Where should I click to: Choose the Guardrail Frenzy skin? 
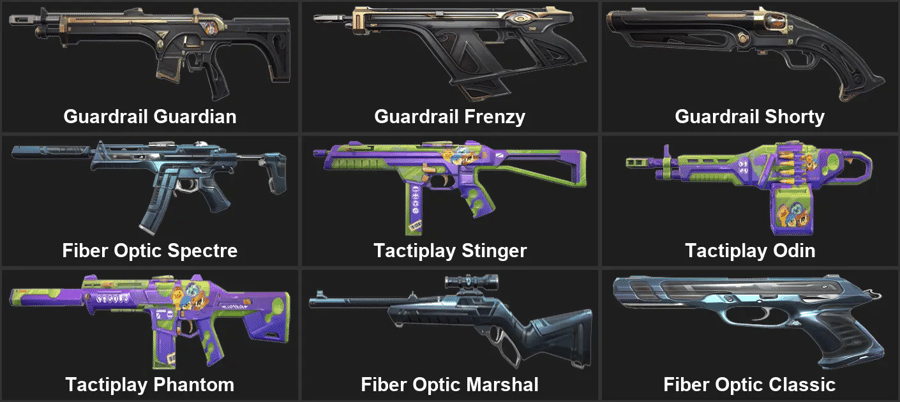[450, 66]
